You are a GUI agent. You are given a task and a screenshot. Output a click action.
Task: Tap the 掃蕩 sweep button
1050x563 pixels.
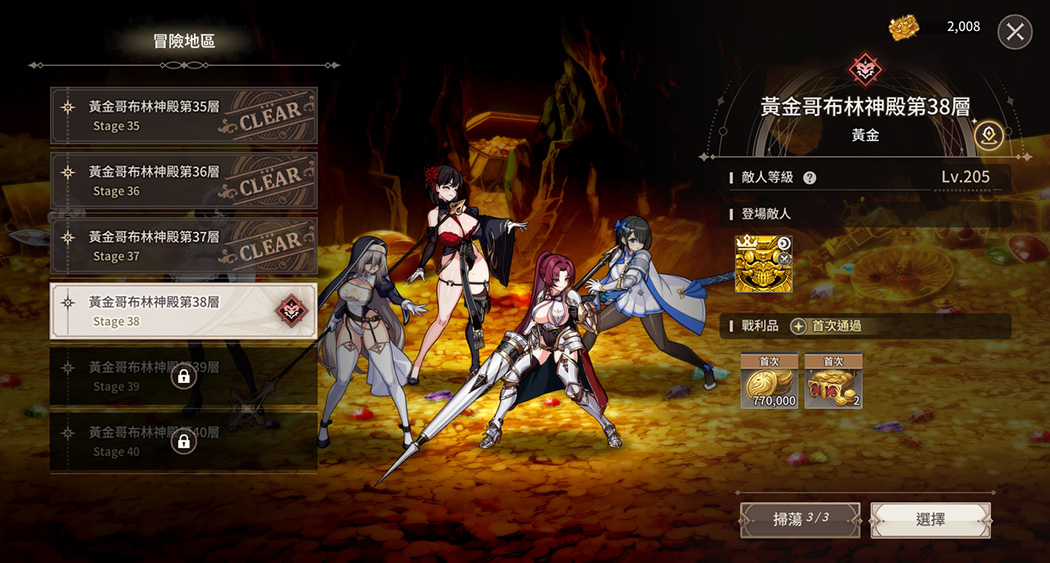800,519
